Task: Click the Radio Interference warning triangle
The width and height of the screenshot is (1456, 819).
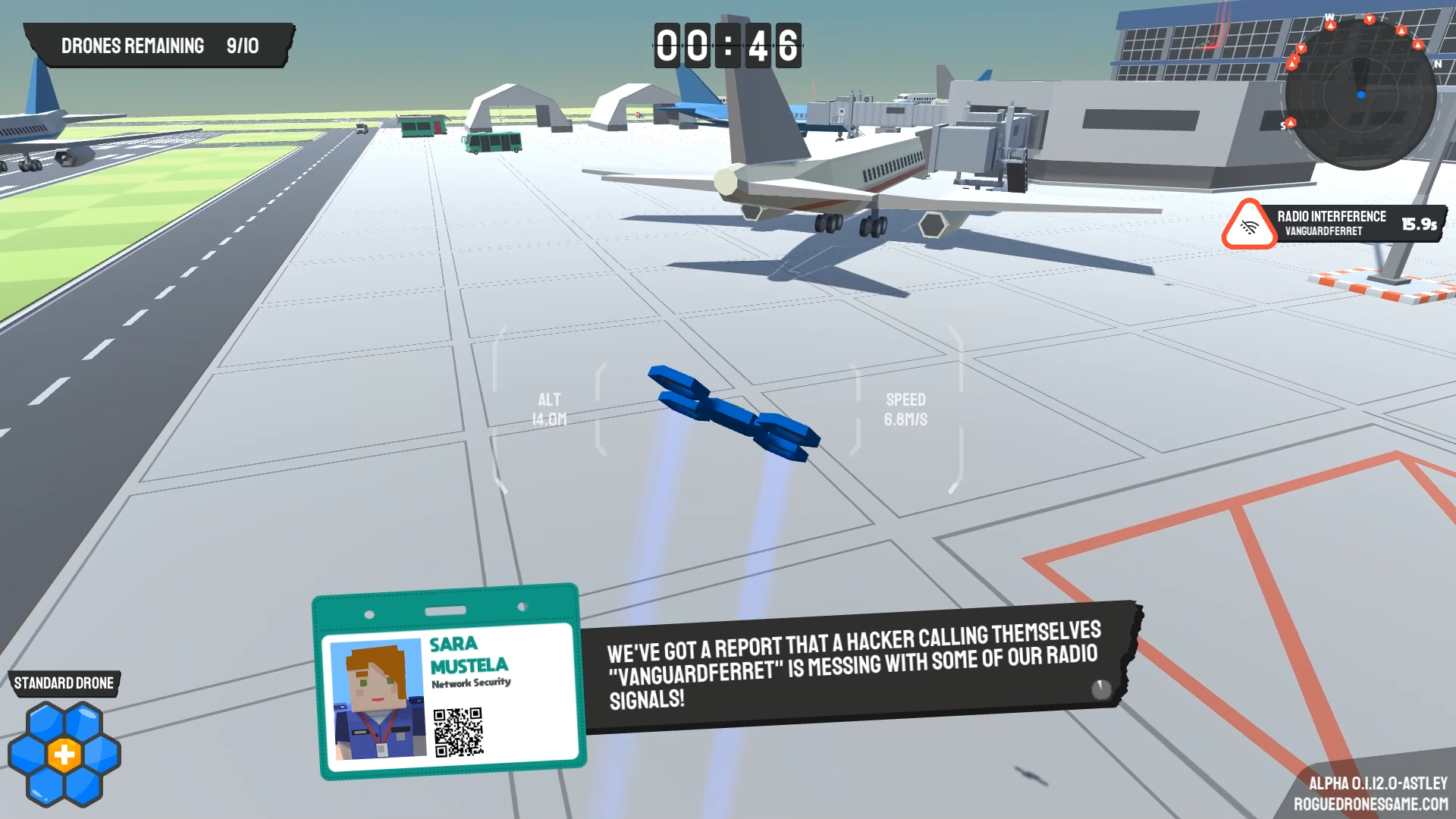Action: 1248,225
